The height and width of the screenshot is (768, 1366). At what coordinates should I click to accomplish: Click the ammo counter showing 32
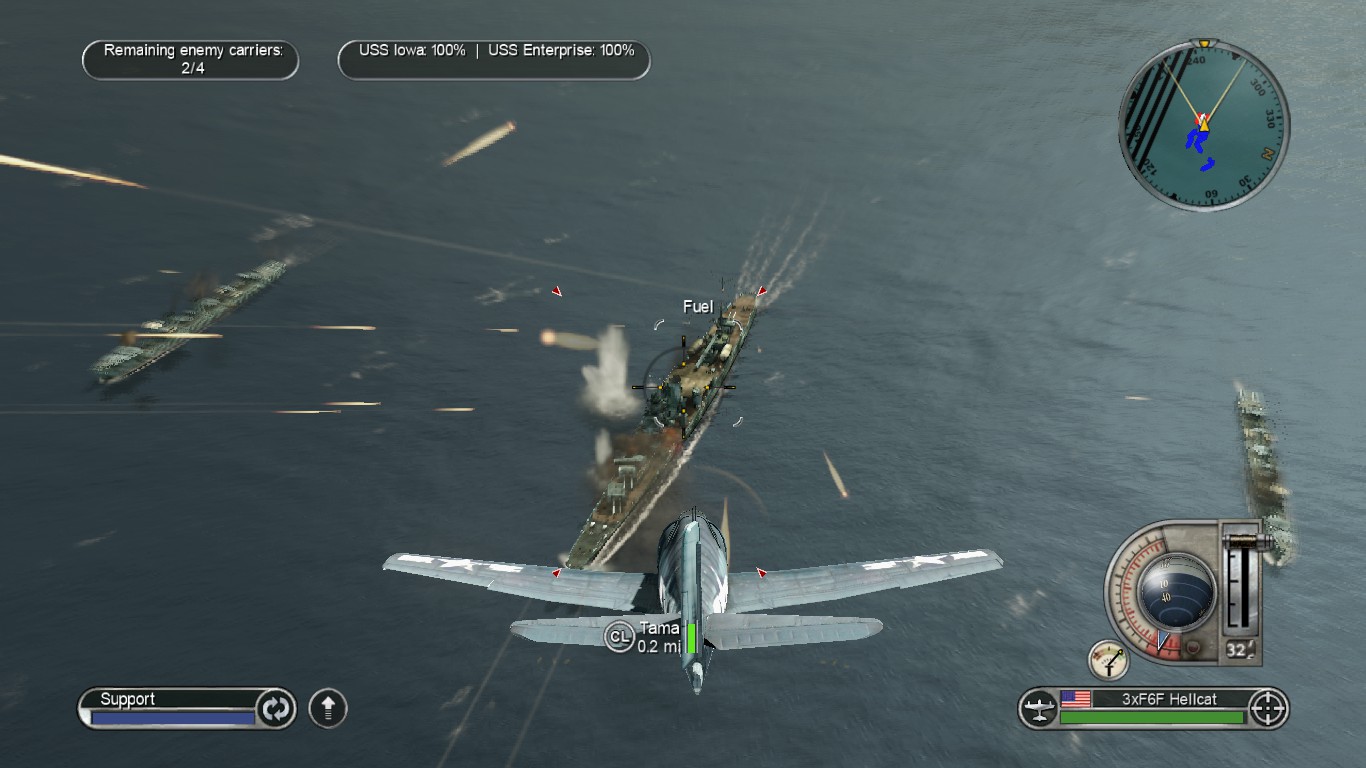tap(1238, 647)
